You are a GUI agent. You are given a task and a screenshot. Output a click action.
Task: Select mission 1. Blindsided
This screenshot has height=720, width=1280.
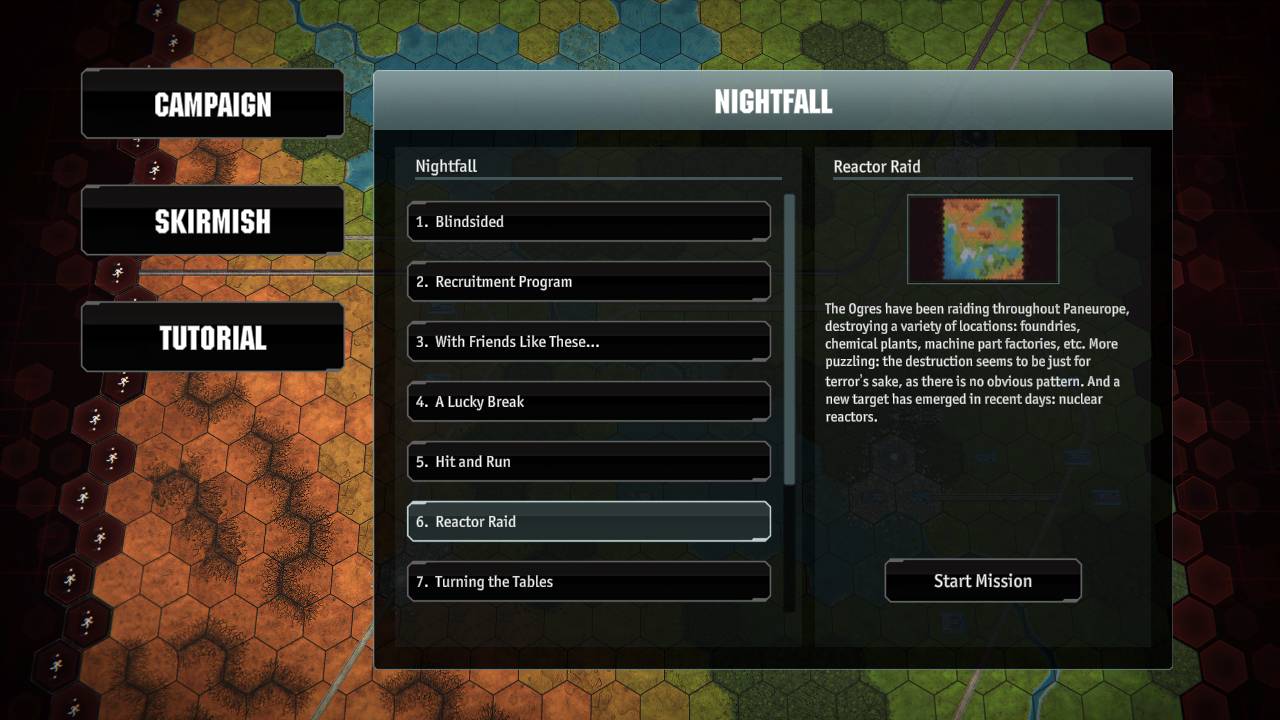point(588,221)
